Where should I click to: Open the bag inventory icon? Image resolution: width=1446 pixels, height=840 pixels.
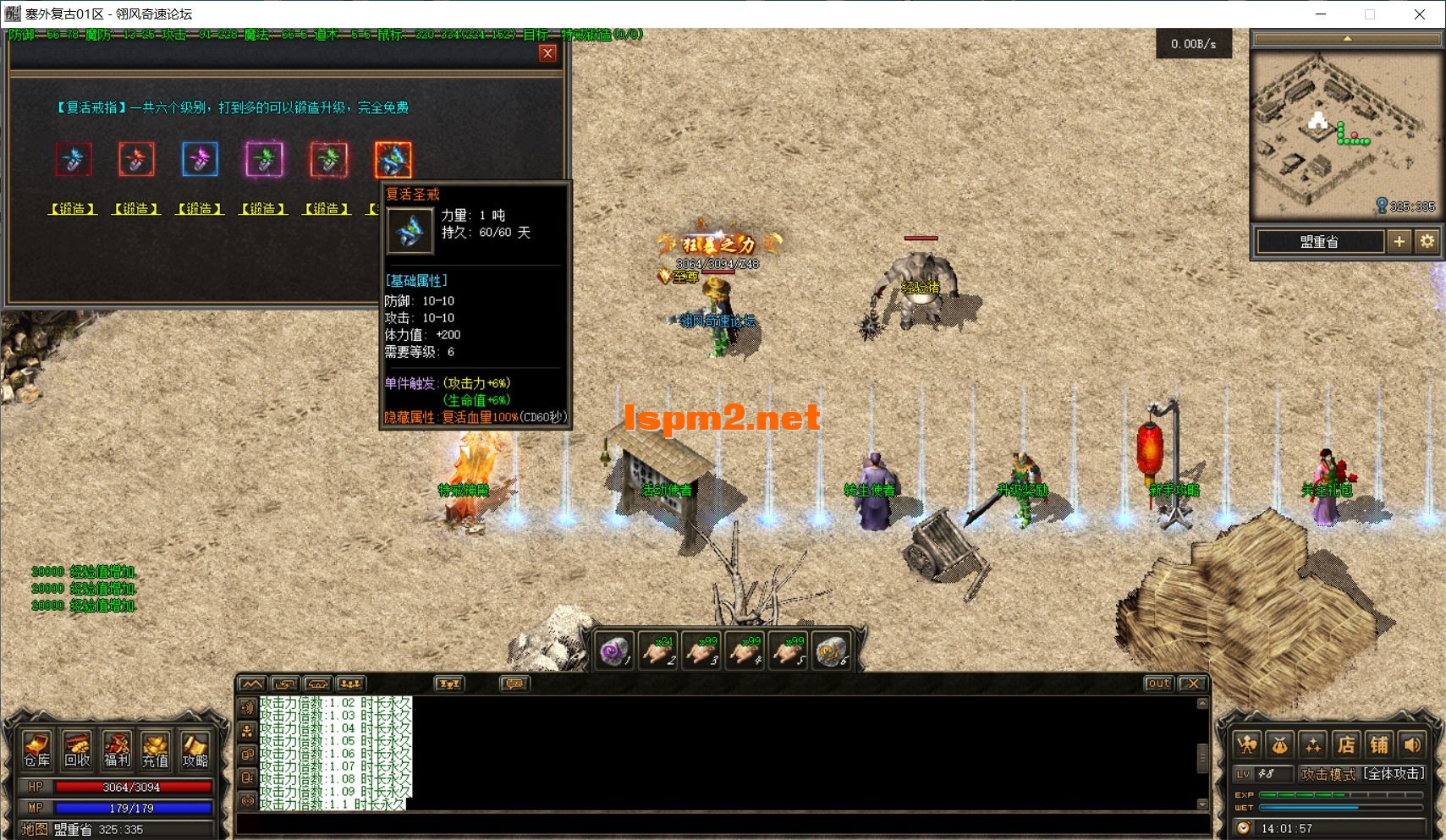[x=1279, y=745]
